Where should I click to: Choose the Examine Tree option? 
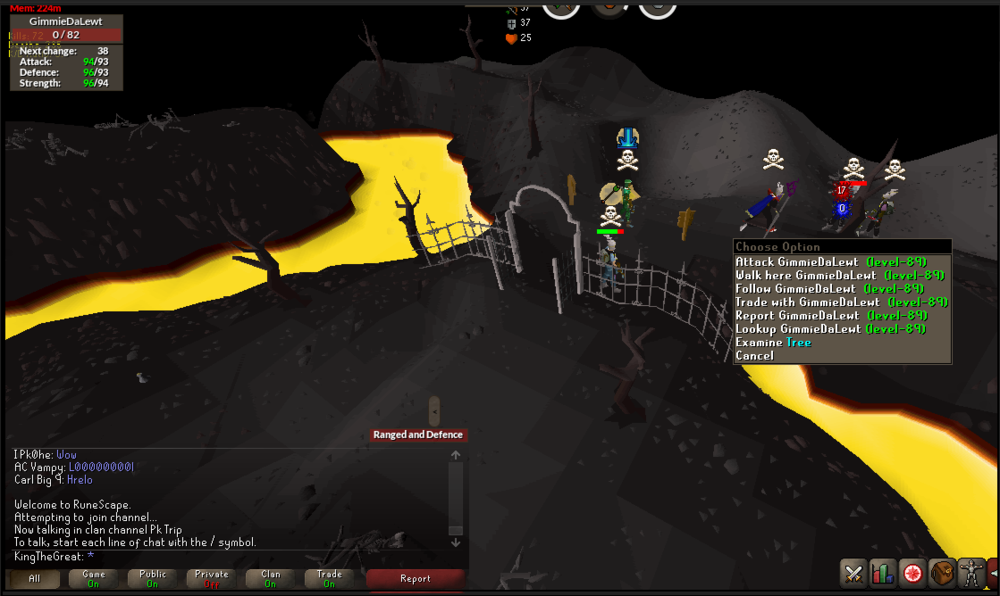coord(773,342)
